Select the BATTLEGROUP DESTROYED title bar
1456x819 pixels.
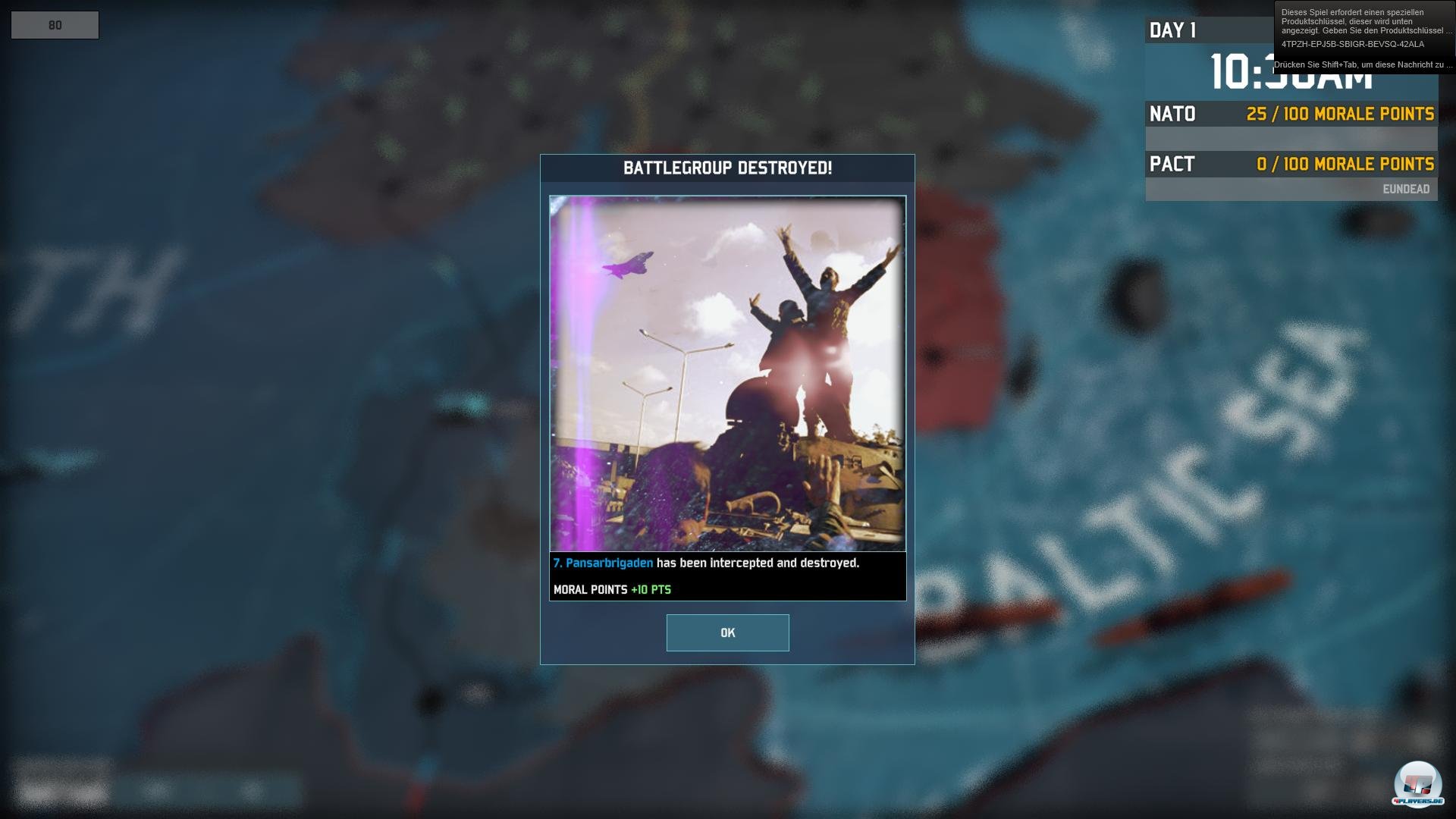726,170
